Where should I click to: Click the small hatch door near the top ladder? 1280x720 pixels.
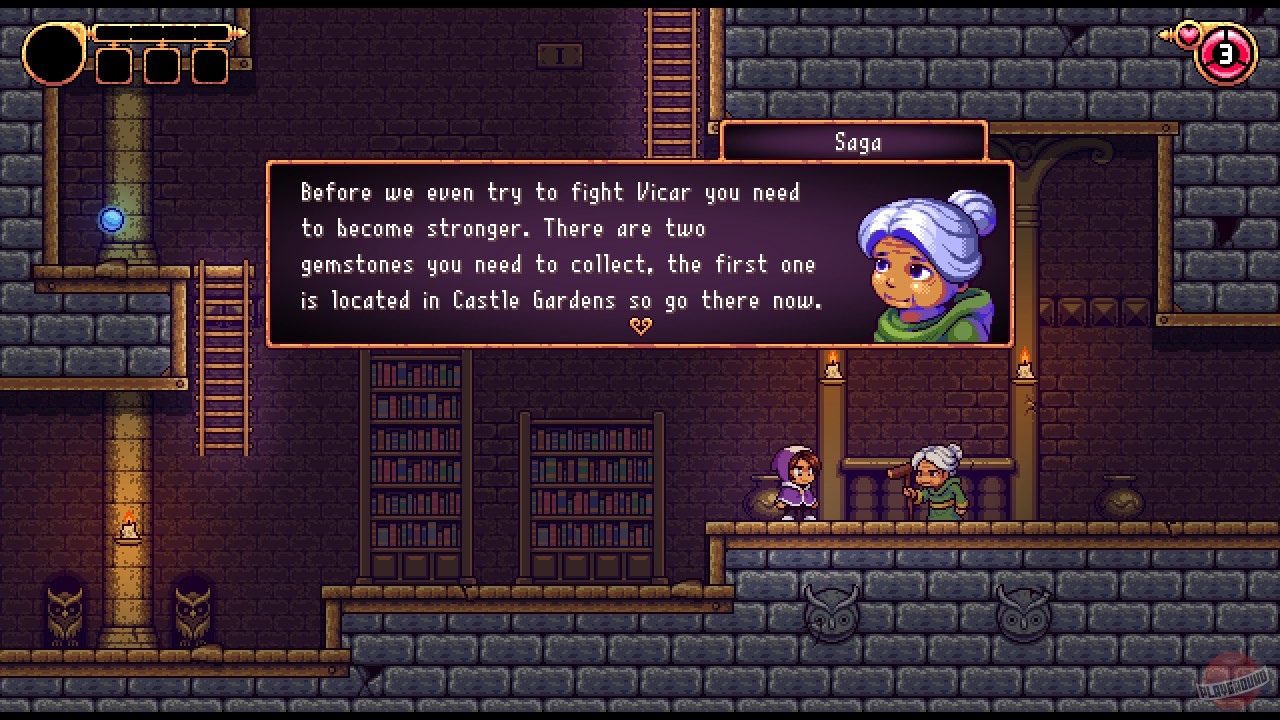tap(560, 56)
